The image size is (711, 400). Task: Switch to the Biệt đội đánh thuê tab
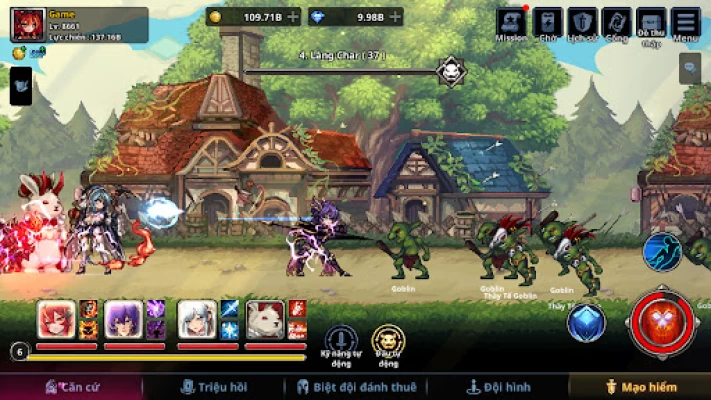(x=357, y=386)
